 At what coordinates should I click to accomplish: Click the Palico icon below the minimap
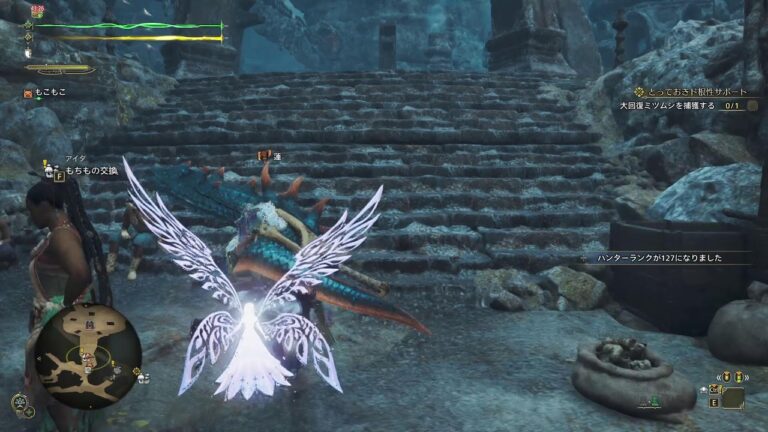click(x=20, y=403)
